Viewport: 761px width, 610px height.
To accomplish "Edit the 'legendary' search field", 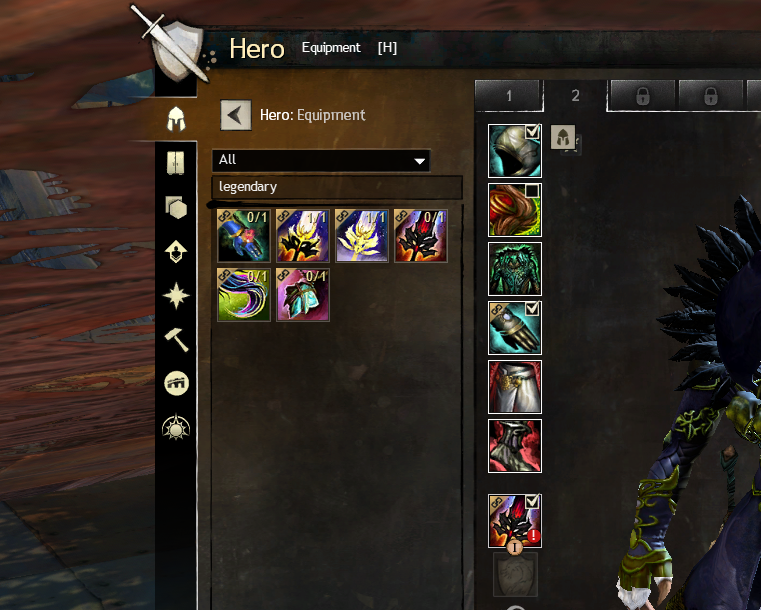I will point(336,187).
